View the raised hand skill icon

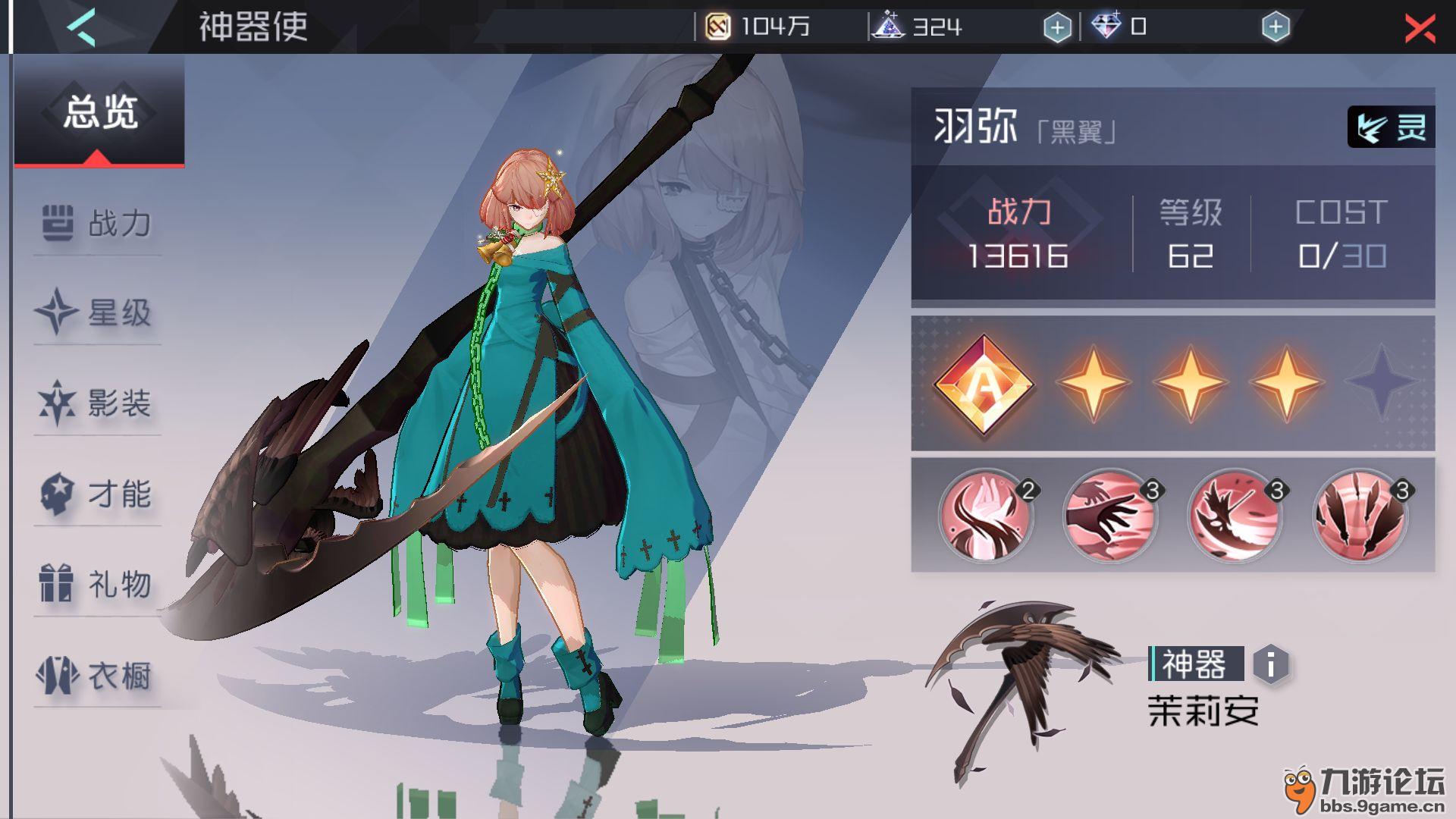click(986, 517)
